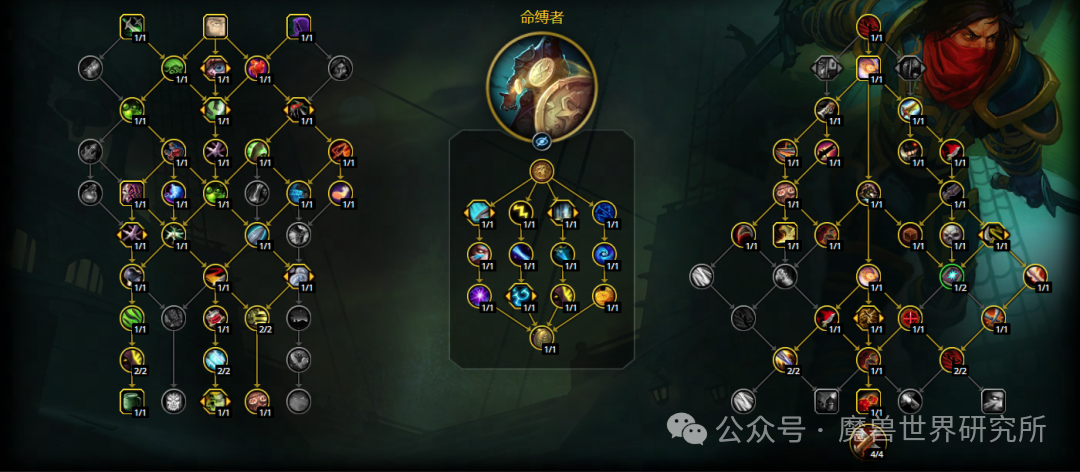Click the bottom talent showing 4/4
Viewport: 1080px width, 472px height.
pyautogui.click(x=867, y=442)
